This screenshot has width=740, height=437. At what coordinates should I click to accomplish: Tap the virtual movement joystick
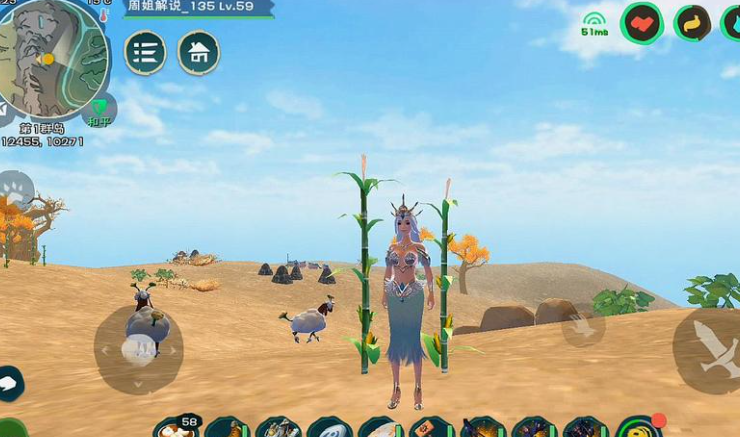(x=139, y=349)
